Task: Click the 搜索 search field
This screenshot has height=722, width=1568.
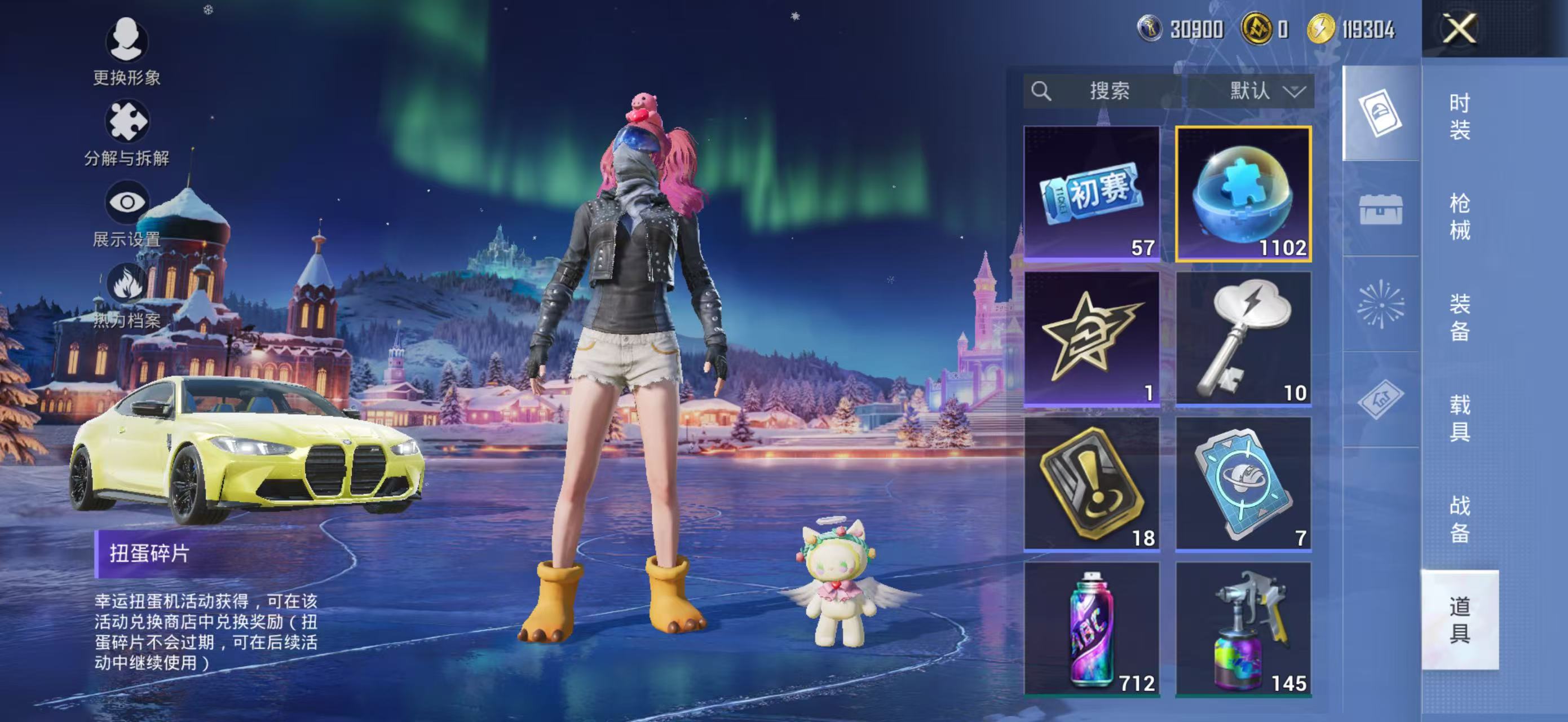Action: pos(1108,91)
